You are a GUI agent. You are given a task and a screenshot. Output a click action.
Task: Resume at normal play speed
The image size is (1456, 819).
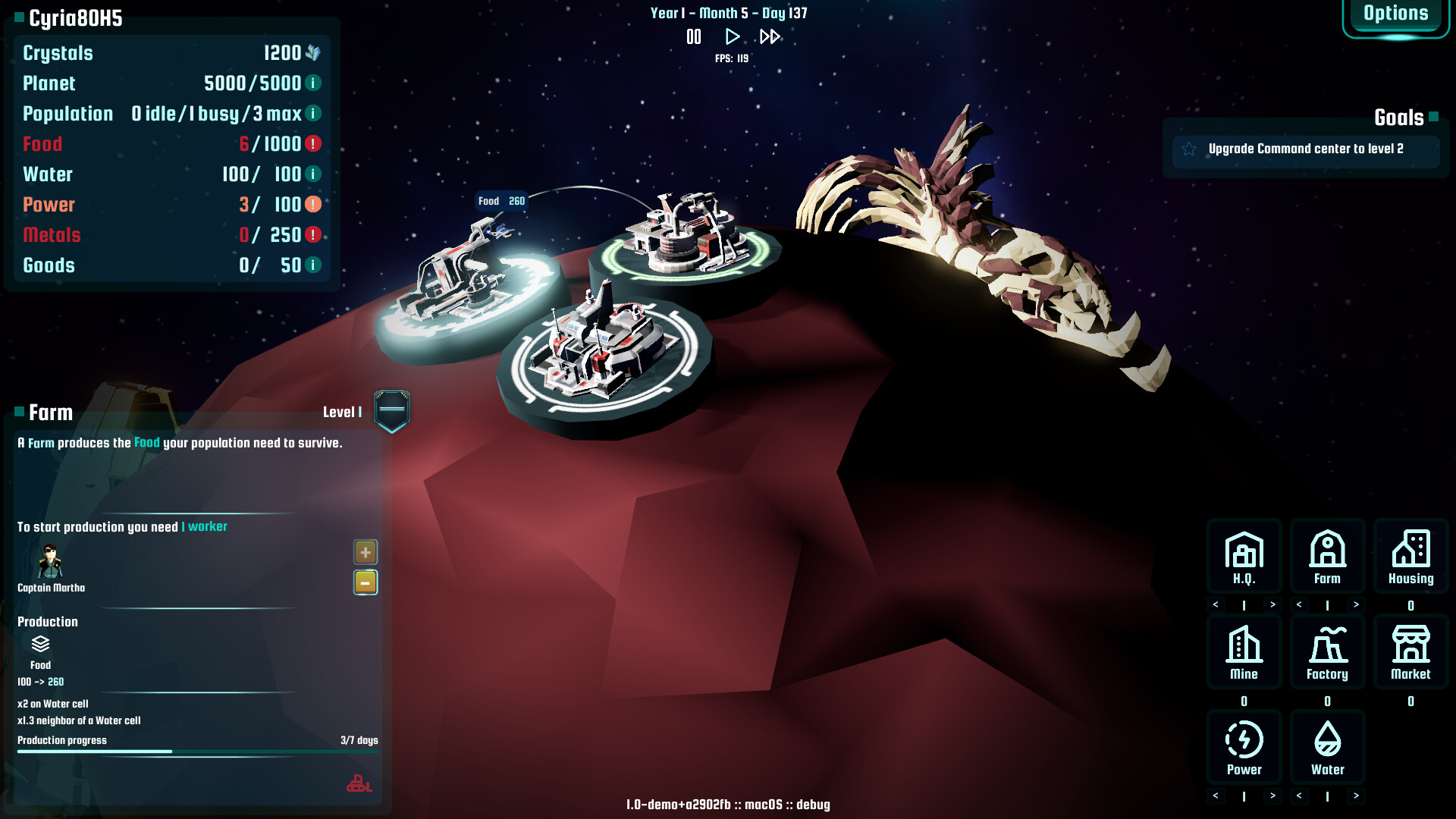(732, 36)
